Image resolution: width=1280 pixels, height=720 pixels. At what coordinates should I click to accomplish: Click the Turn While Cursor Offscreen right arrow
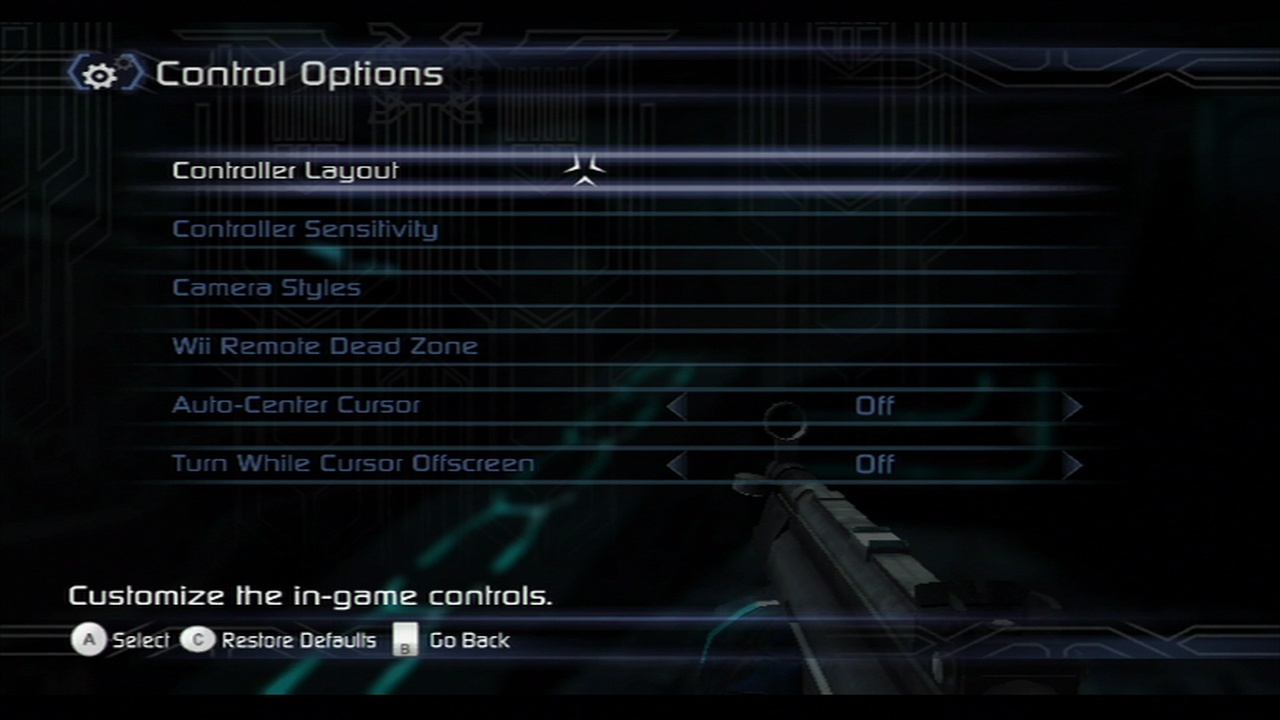[1072, 465]
